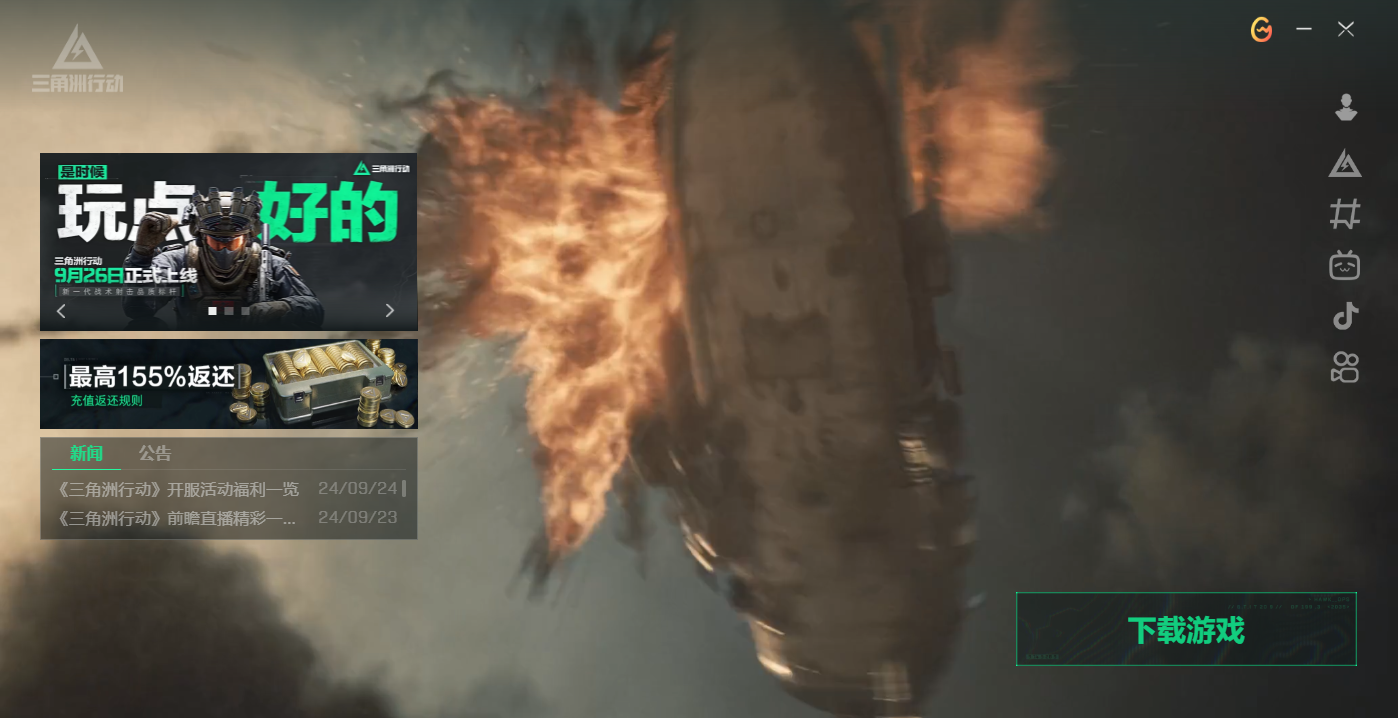This screenshot has height=718, width=1398.
Task: Open the 前瞻直播精彩 news article
Action: [x=178, y=519]
